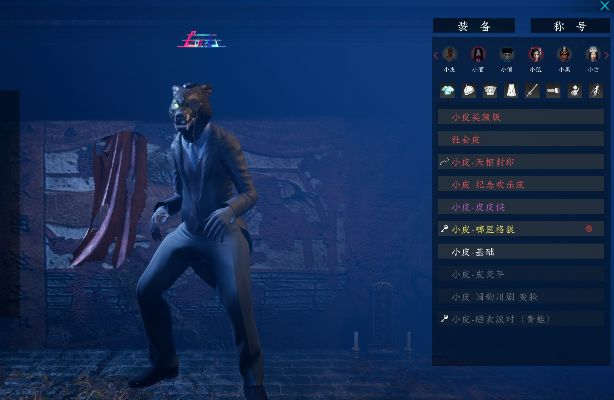Switch to the 装备 tab
The height and width of the screenshot is (400, 614).
tap(473, 25)
